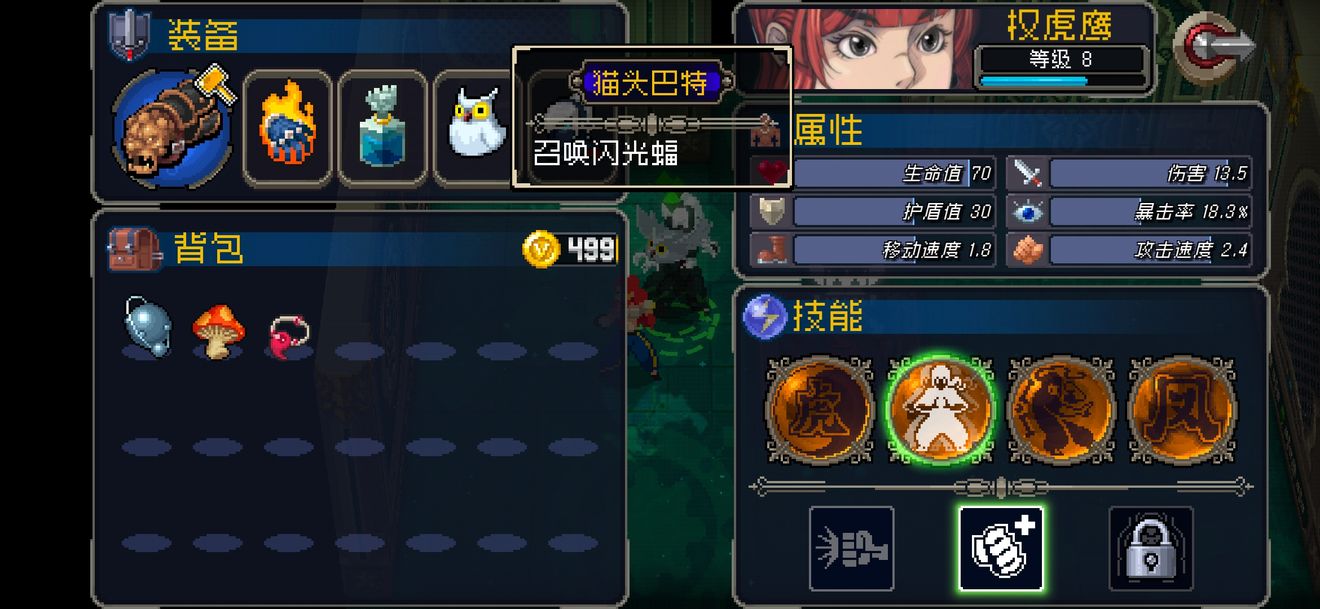Select the red amulet in the backpack

[289, 332]
